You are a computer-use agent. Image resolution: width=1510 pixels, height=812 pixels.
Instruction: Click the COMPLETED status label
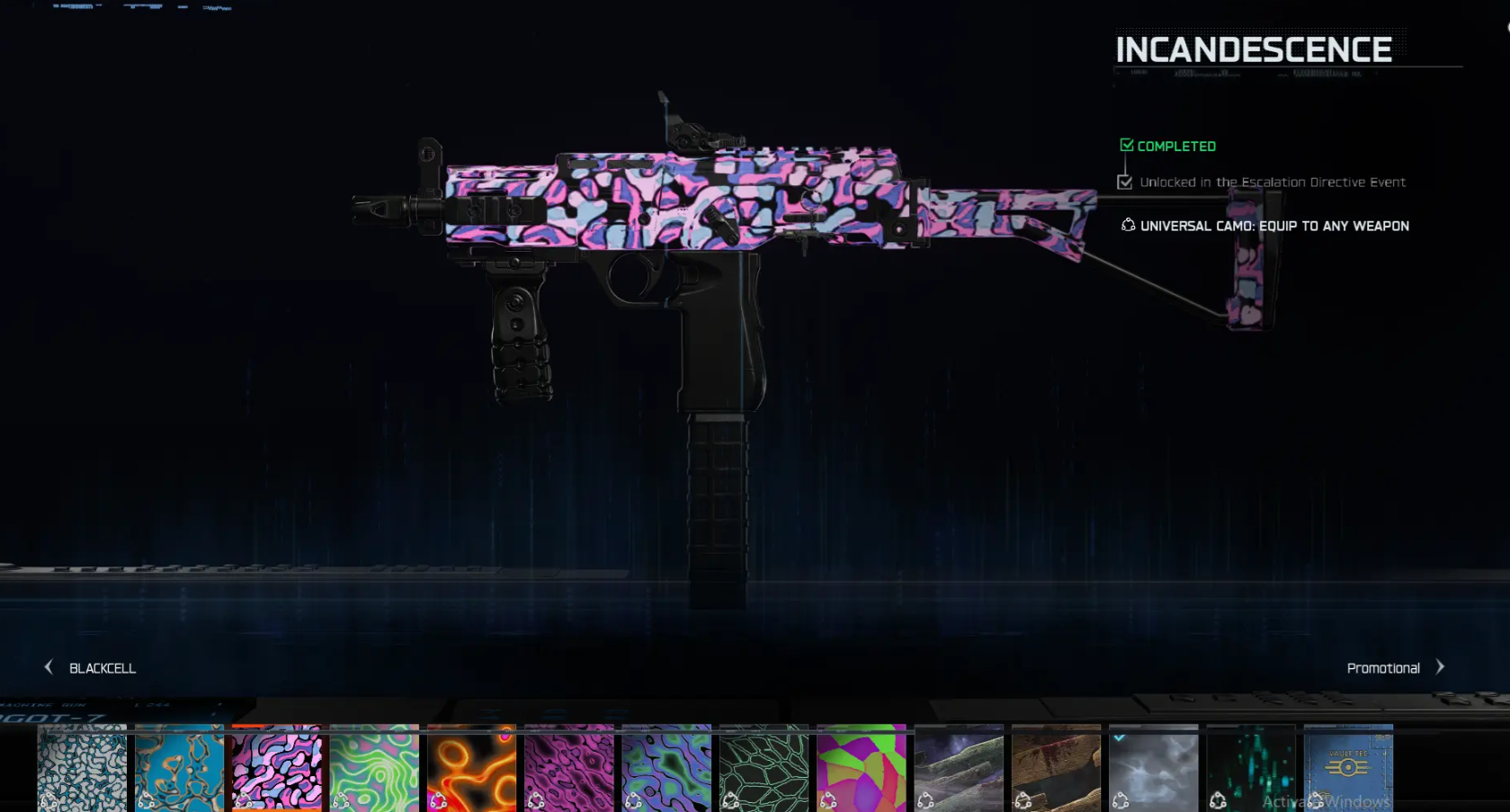pyautogui.click(x=1176, y=145)
